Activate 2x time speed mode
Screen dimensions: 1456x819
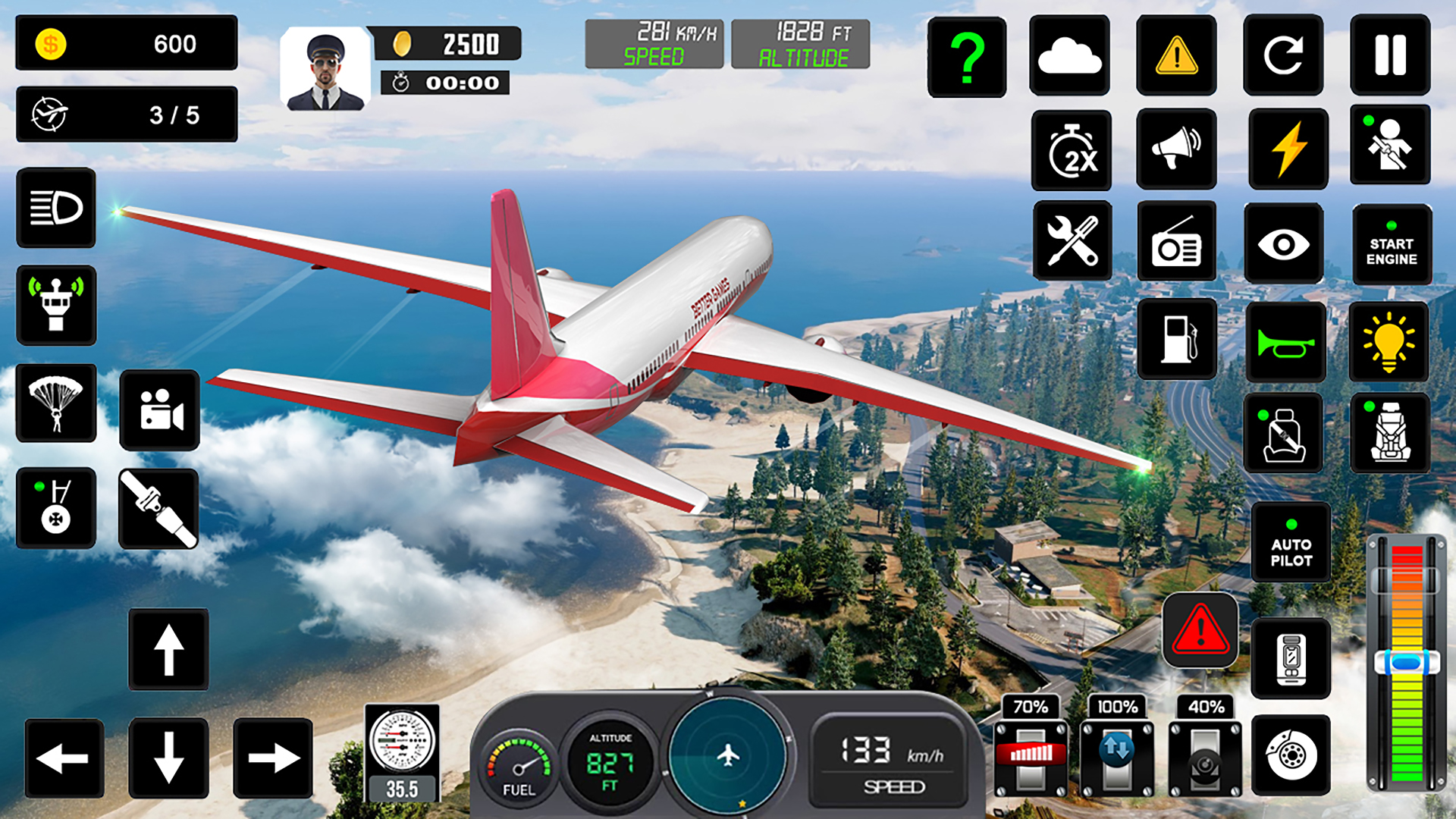pyautogui.click(x=1072, y=150)
